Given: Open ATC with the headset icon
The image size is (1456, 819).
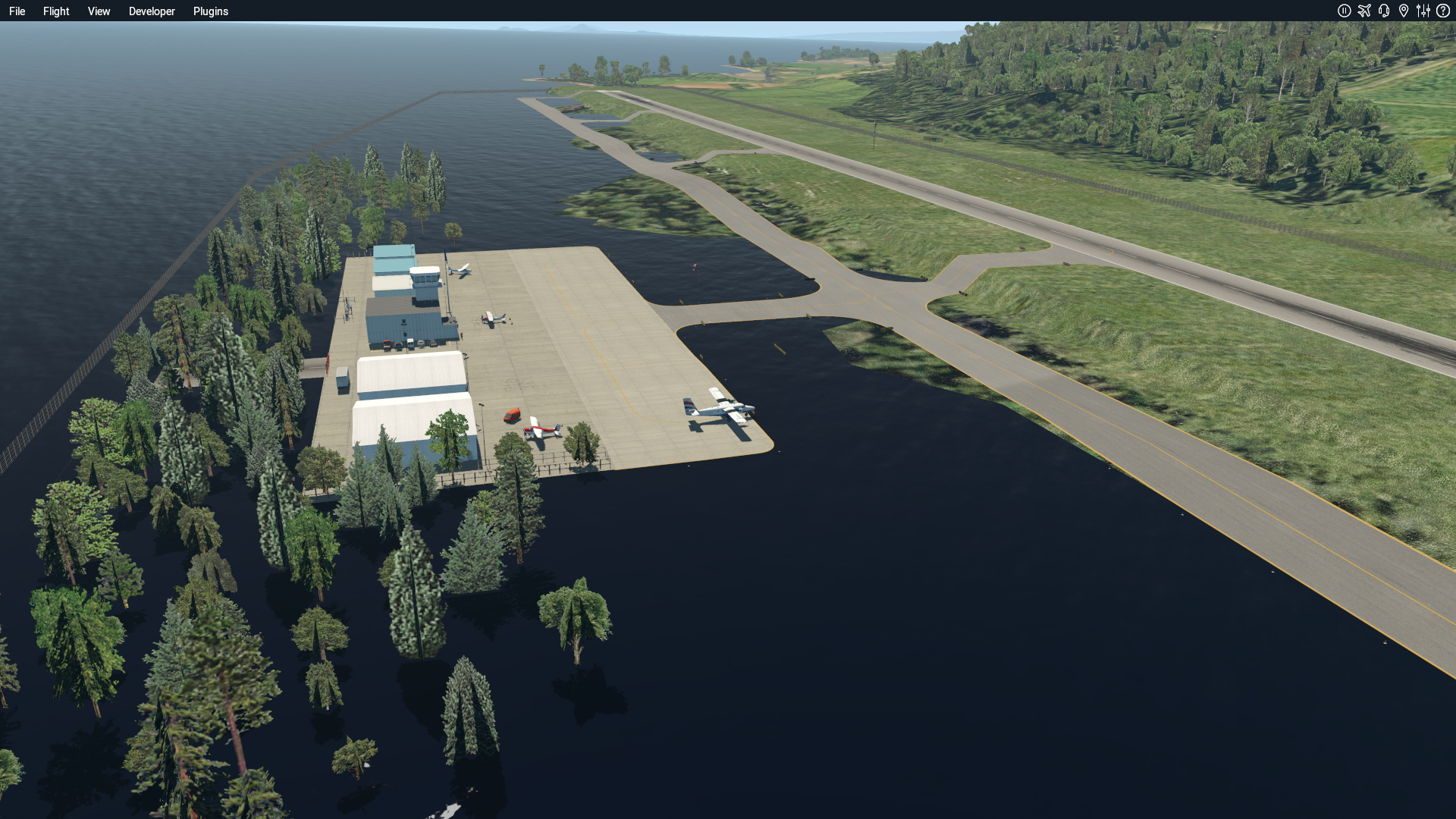Looking at the screenshot, I should 1384,11.
